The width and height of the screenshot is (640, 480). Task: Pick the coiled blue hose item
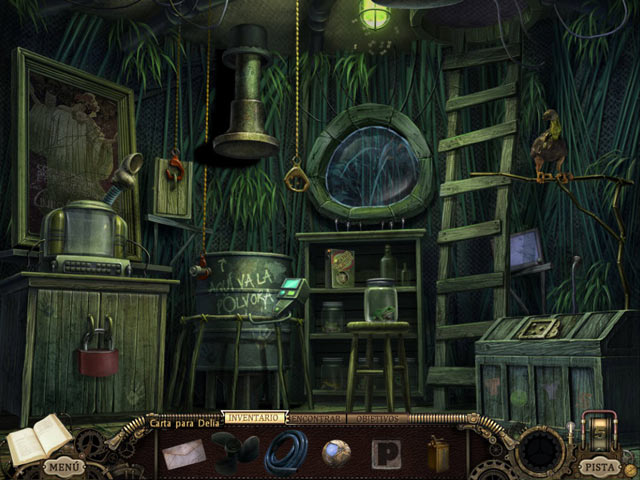(x=286, y=453)
